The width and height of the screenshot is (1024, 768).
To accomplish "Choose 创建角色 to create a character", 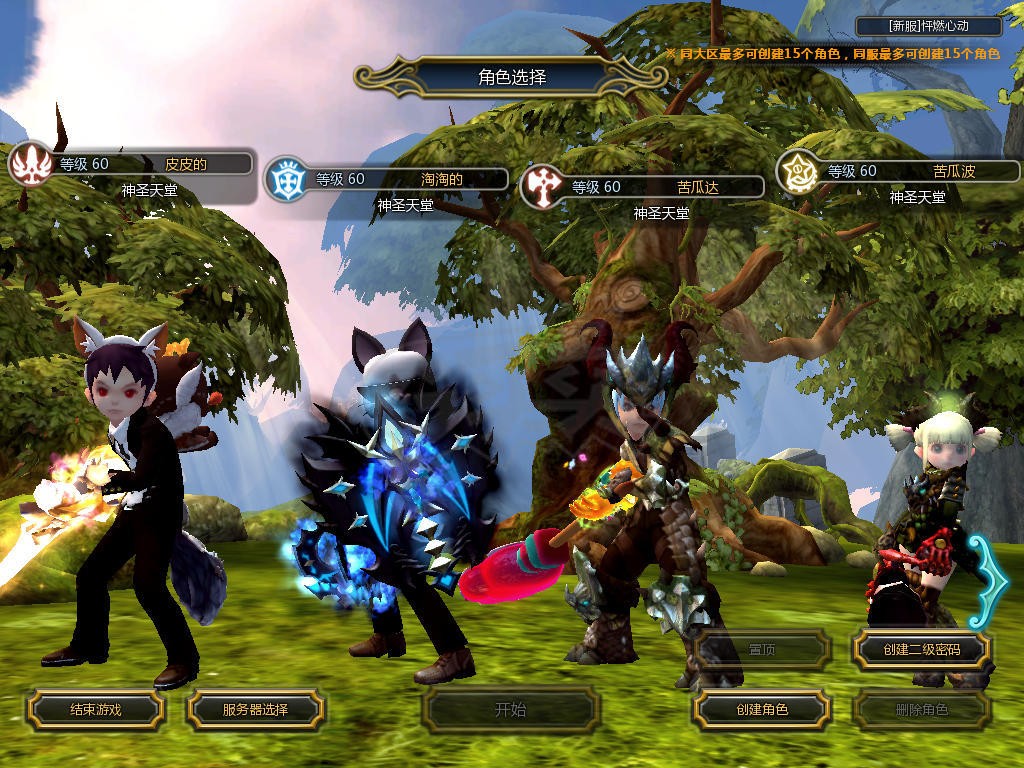I will [761, 710].
